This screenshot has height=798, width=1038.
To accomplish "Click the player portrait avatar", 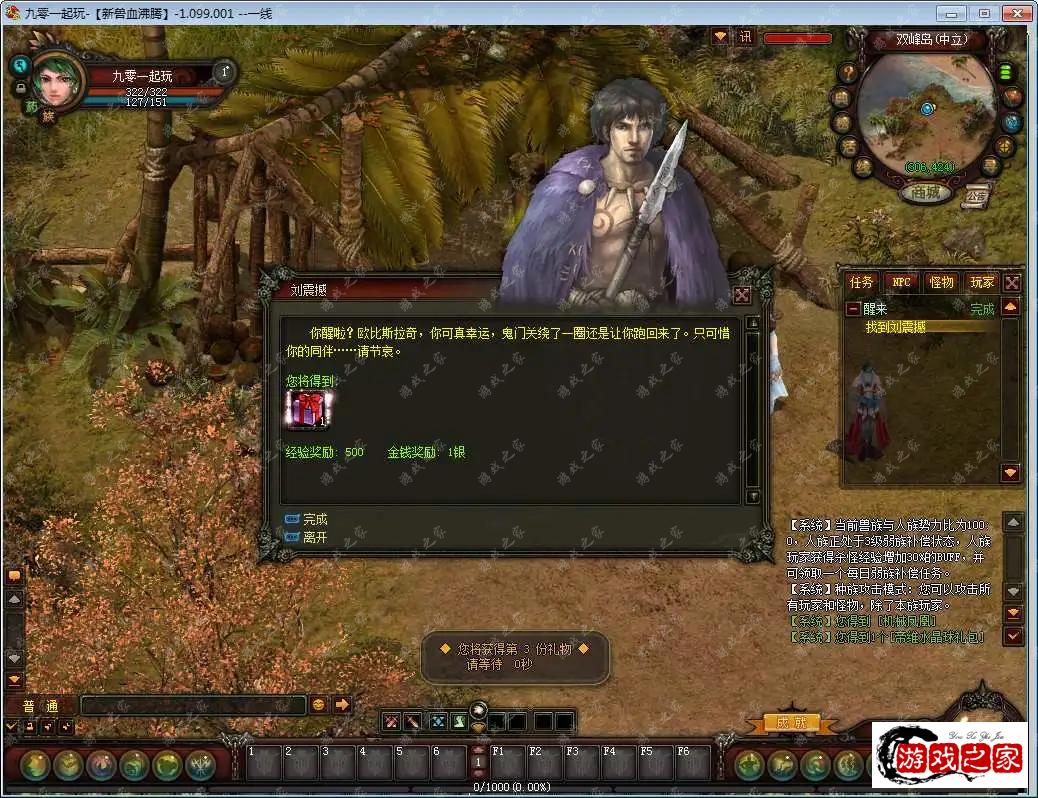I will (58, 82).
